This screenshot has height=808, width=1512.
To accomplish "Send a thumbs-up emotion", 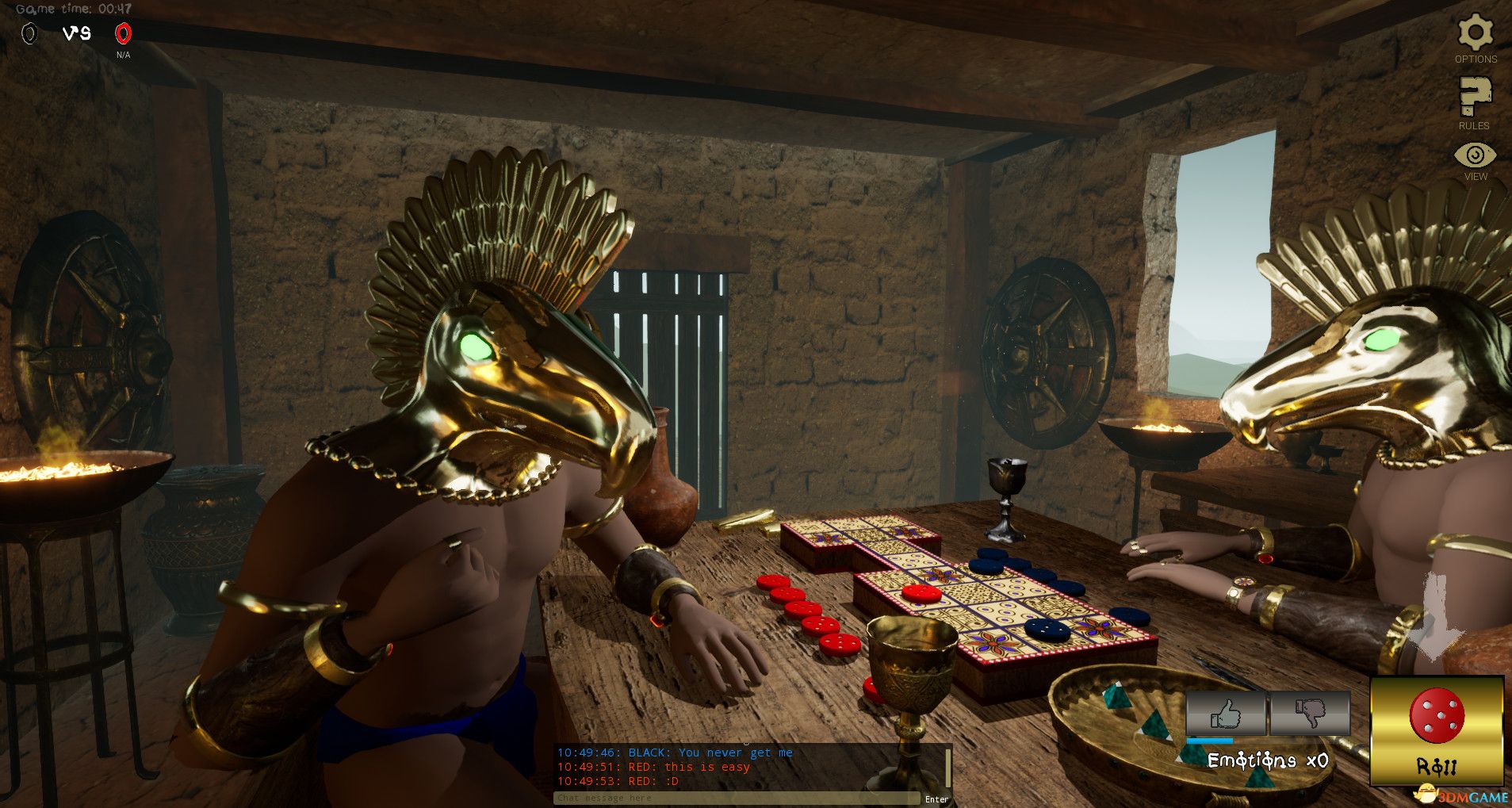I will coord(1226,713).
